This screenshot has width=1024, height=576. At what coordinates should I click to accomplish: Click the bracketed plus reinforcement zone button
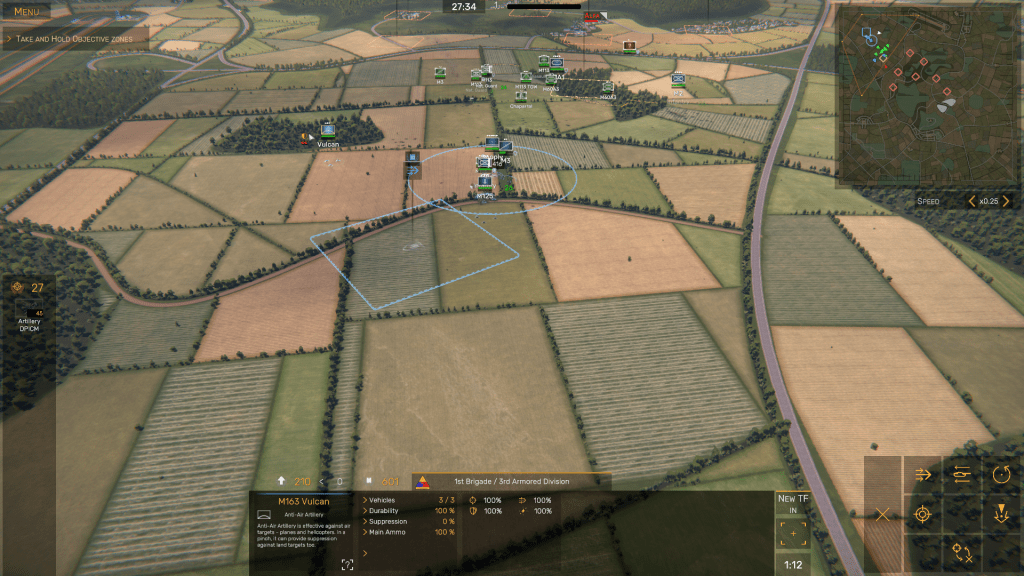coord(792,535)
